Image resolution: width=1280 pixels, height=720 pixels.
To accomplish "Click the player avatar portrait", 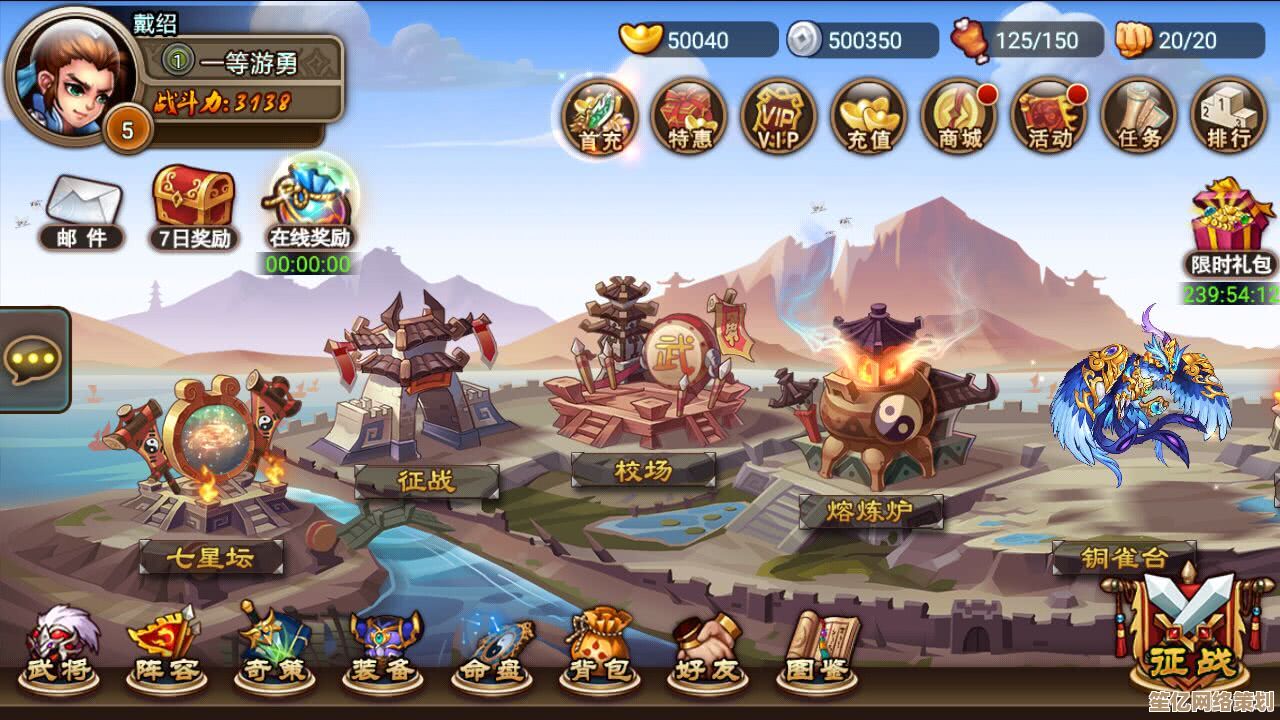I will pyautogui.click(x=70, y=73).
